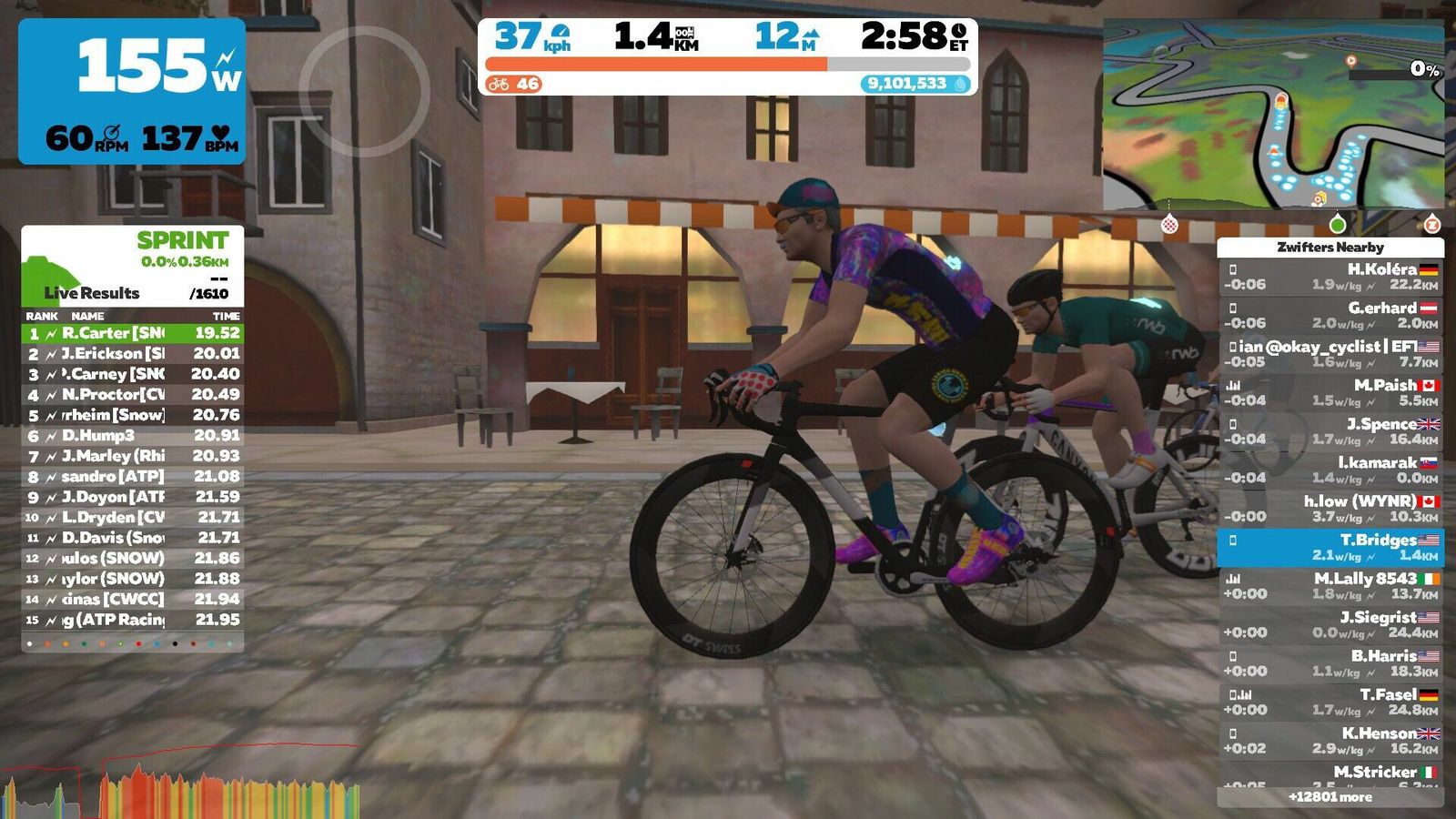Select the I.kamarak rider row
1456x819 pixels.
tap(1330, 470)
